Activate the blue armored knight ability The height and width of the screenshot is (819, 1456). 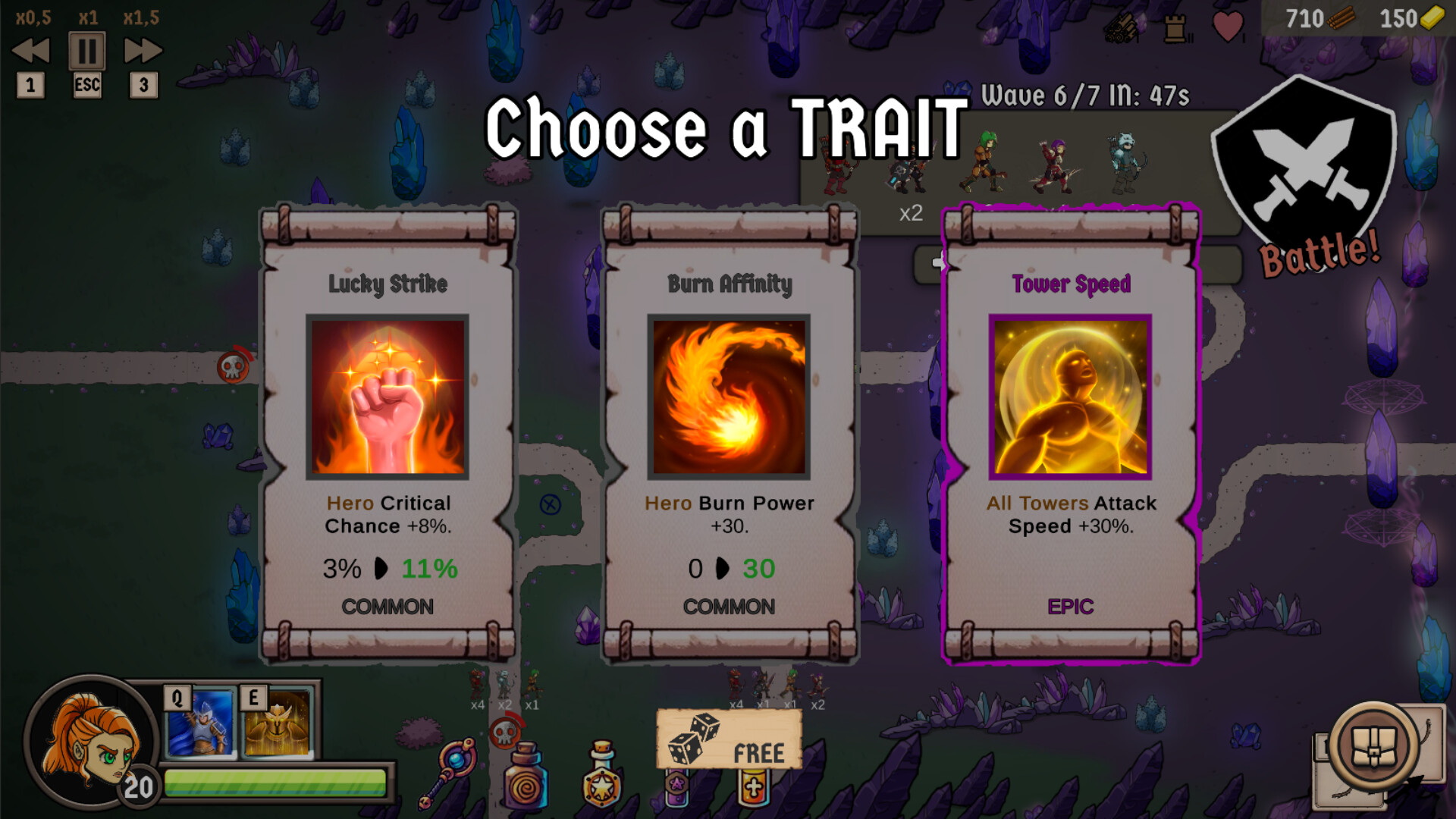(x=201, y=722)
